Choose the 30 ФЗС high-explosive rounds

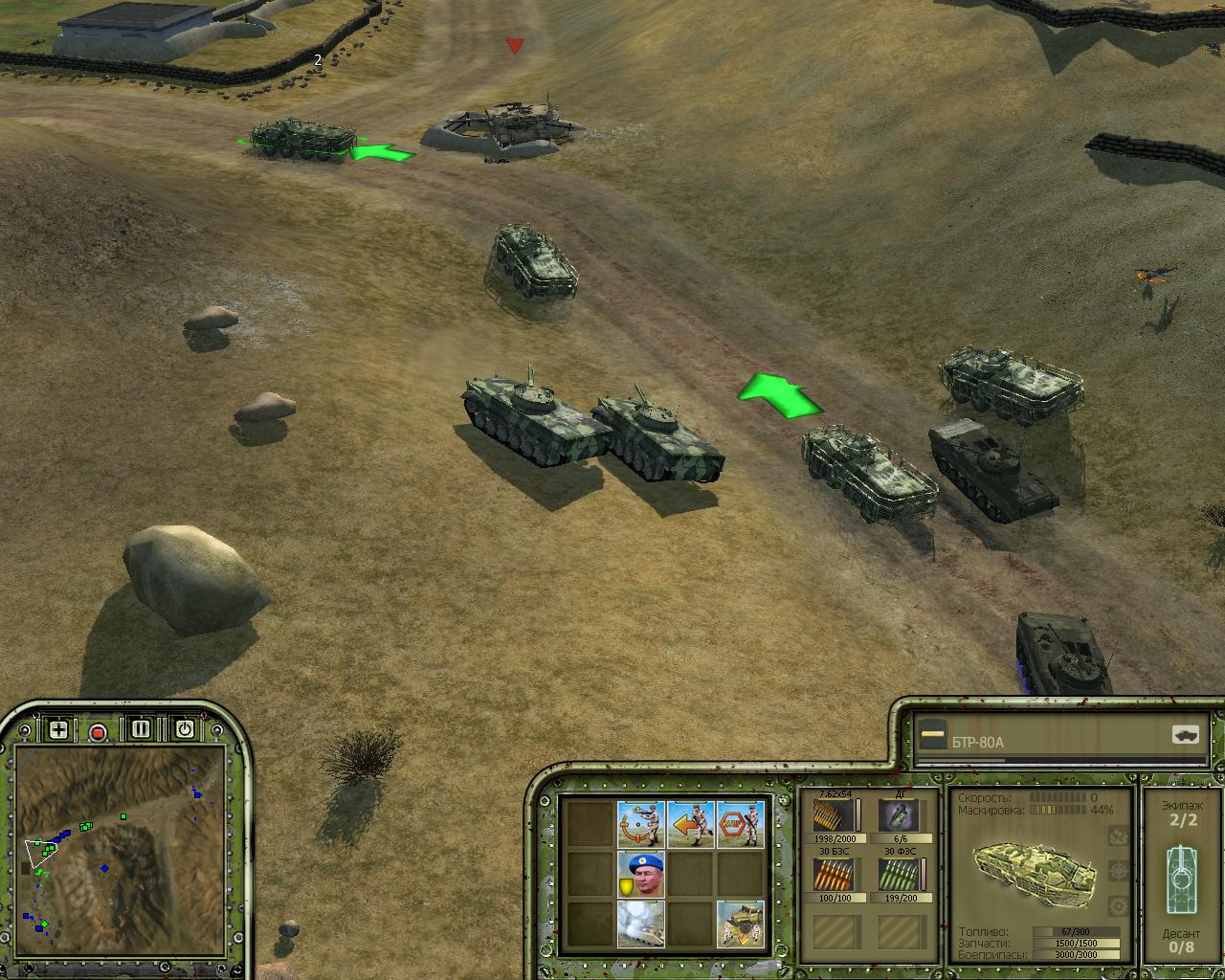[x=899, y=875]
